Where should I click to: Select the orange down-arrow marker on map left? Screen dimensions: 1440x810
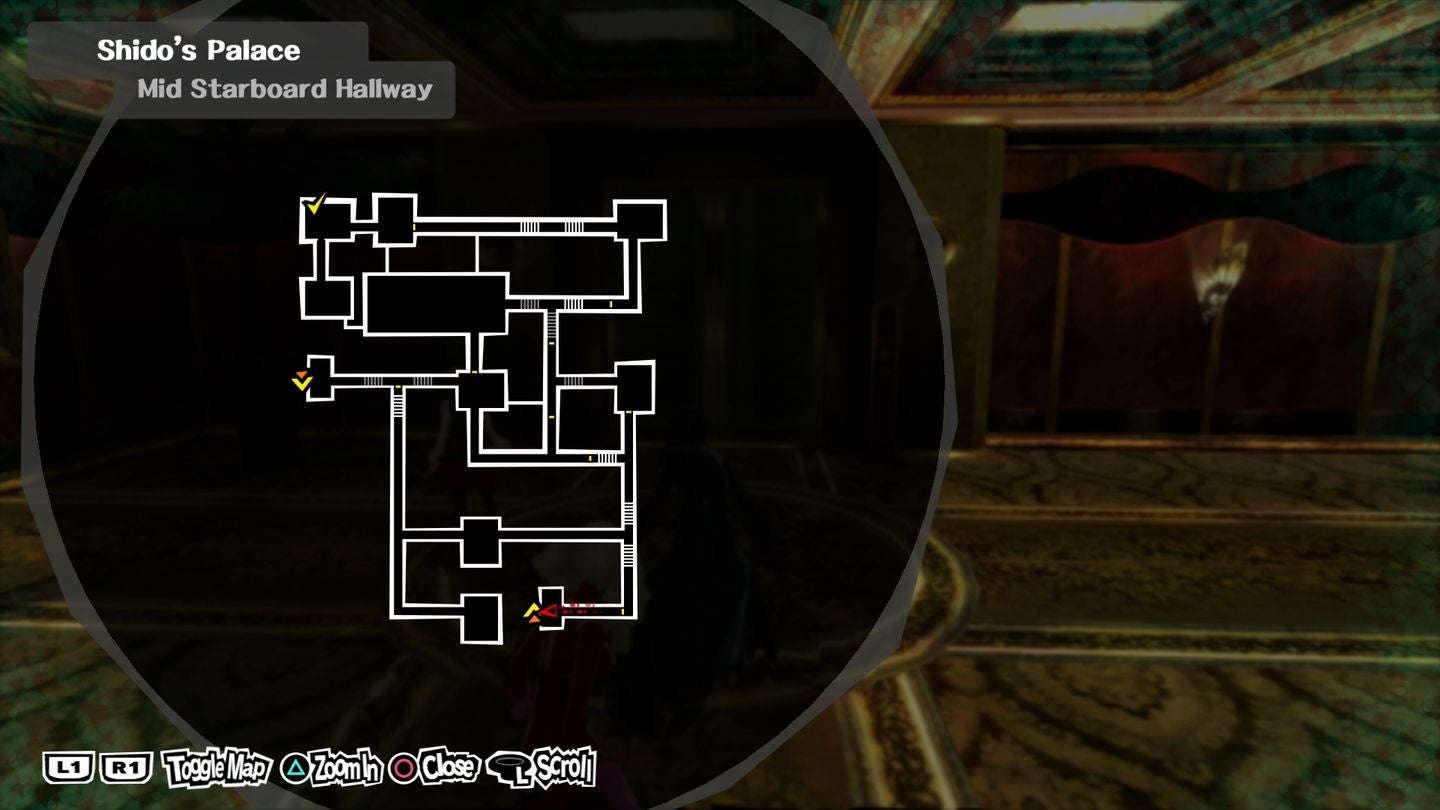[x=303, y=376]
